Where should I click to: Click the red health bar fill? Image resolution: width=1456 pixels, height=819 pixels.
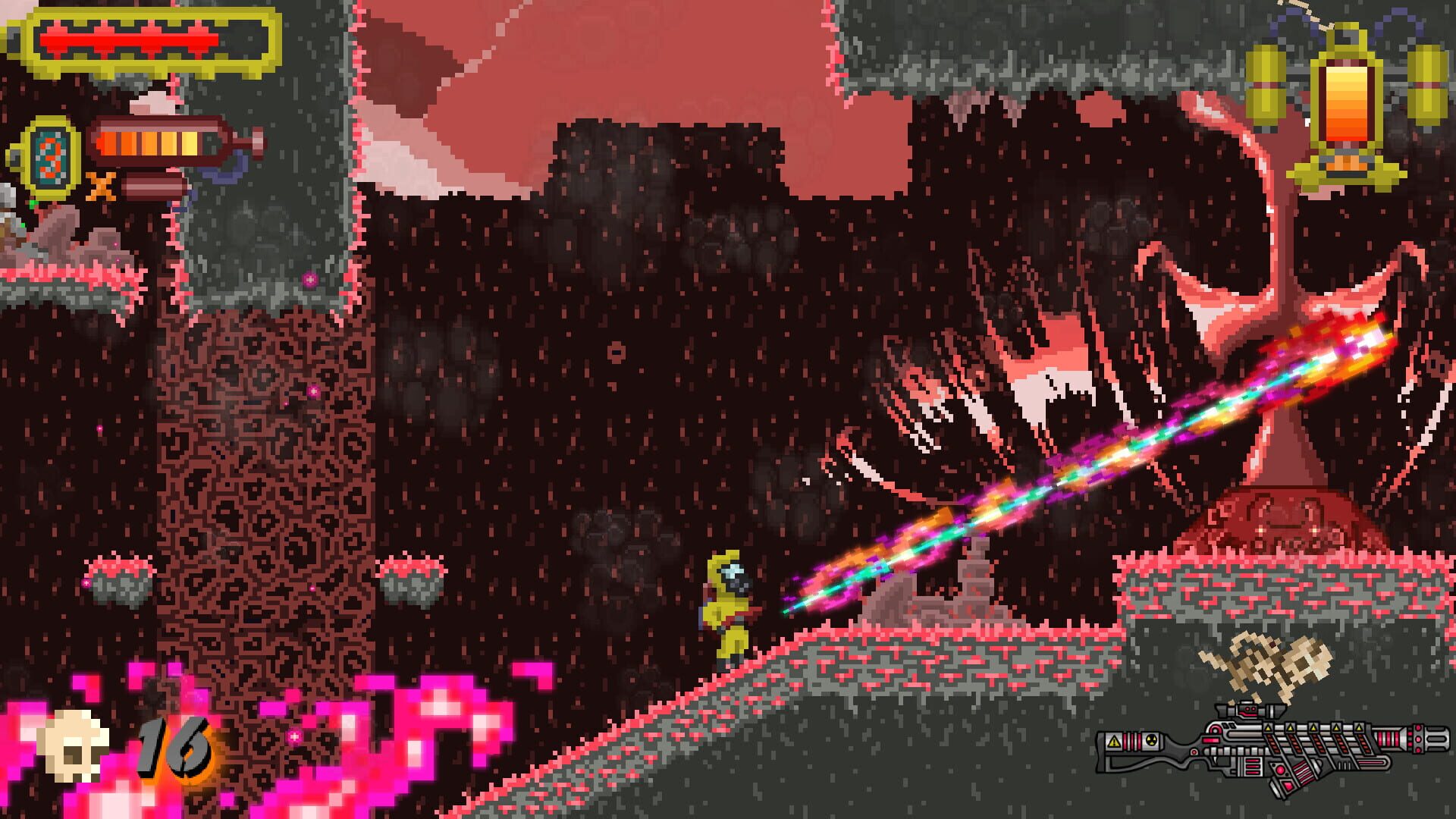click(x=125, y=39)
